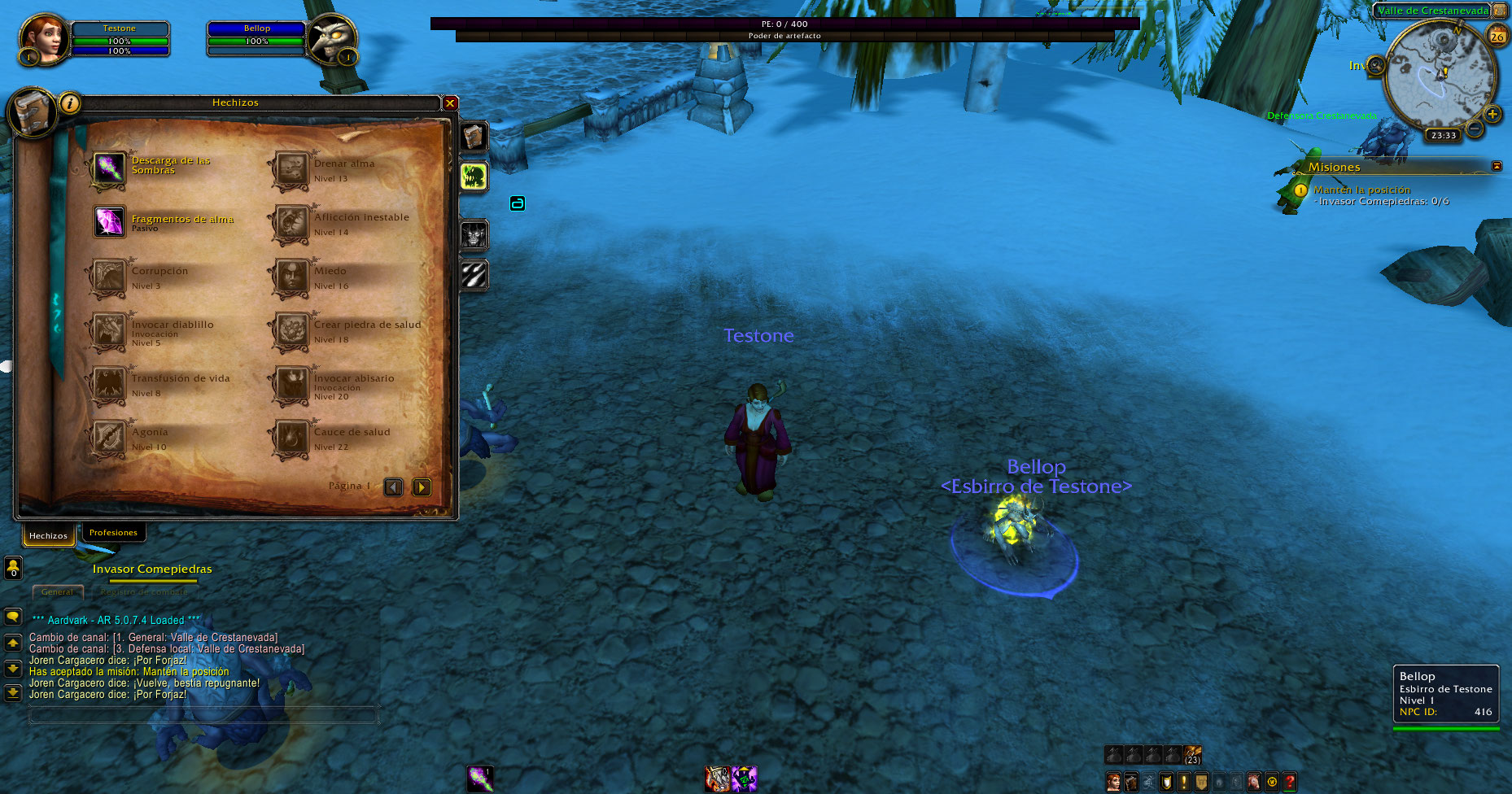Switch to the Profesiones tab
This screenshot has height=794, width=1512.
(113, 533)
